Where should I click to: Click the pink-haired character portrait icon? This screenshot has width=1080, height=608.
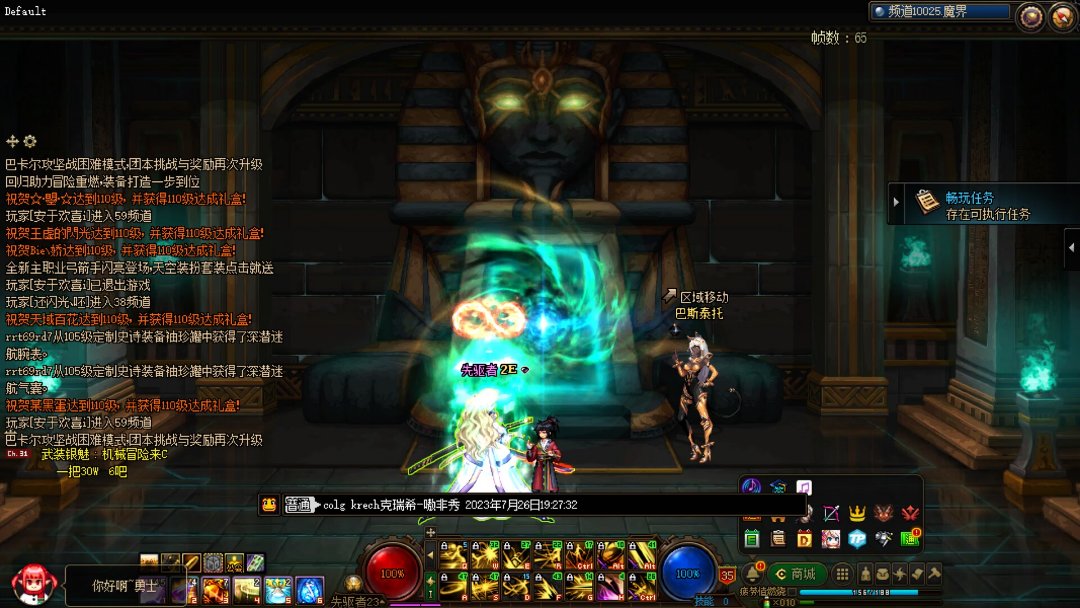click(x=830, y=539)
